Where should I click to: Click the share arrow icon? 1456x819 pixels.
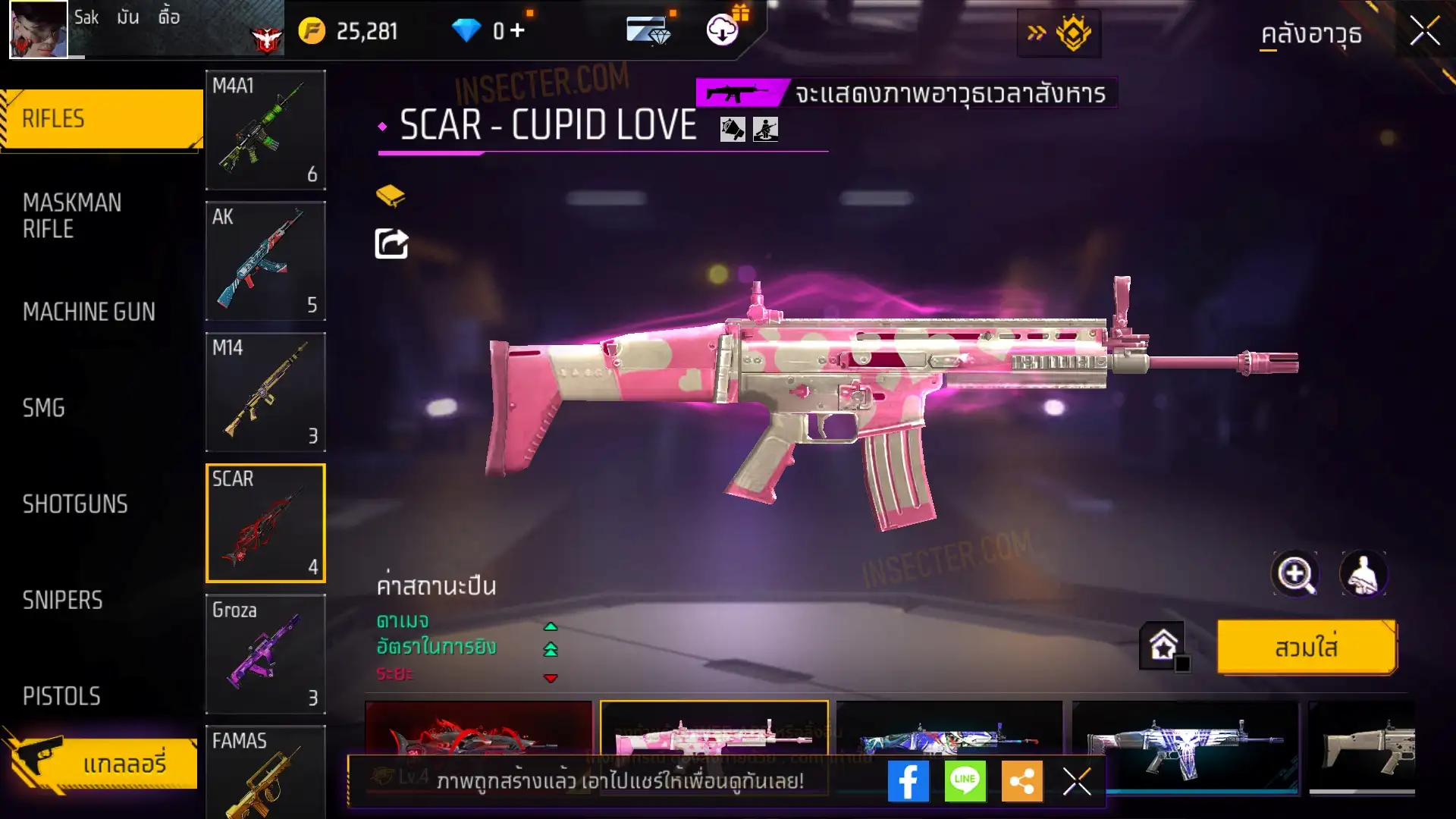(x=391, y=243)
